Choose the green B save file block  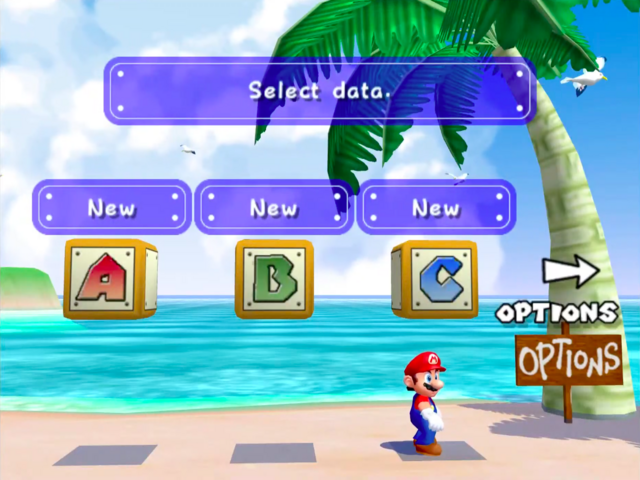274,278
